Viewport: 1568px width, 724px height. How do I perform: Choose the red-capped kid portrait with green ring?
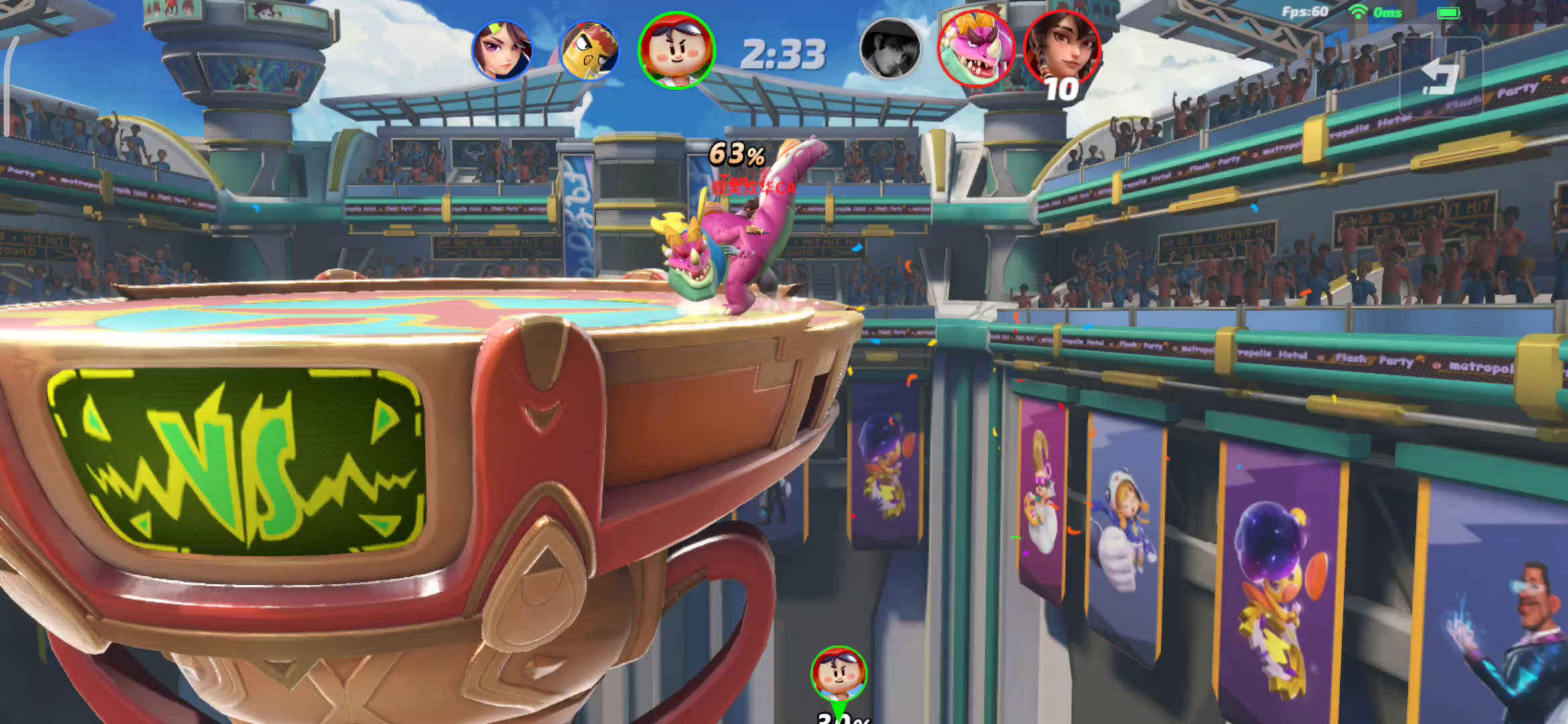(676, 50)
